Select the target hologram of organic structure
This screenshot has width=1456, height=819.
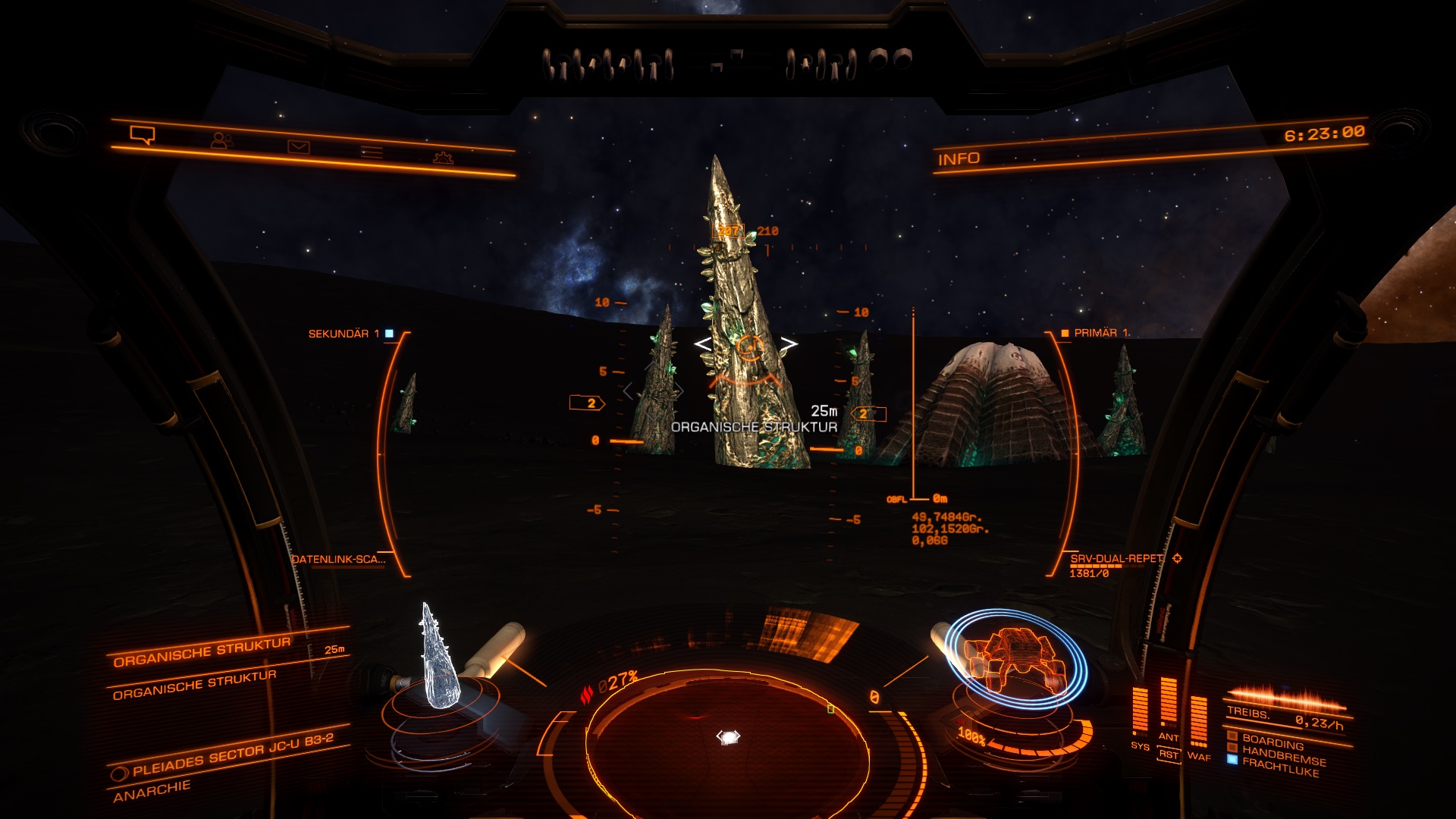438,658
